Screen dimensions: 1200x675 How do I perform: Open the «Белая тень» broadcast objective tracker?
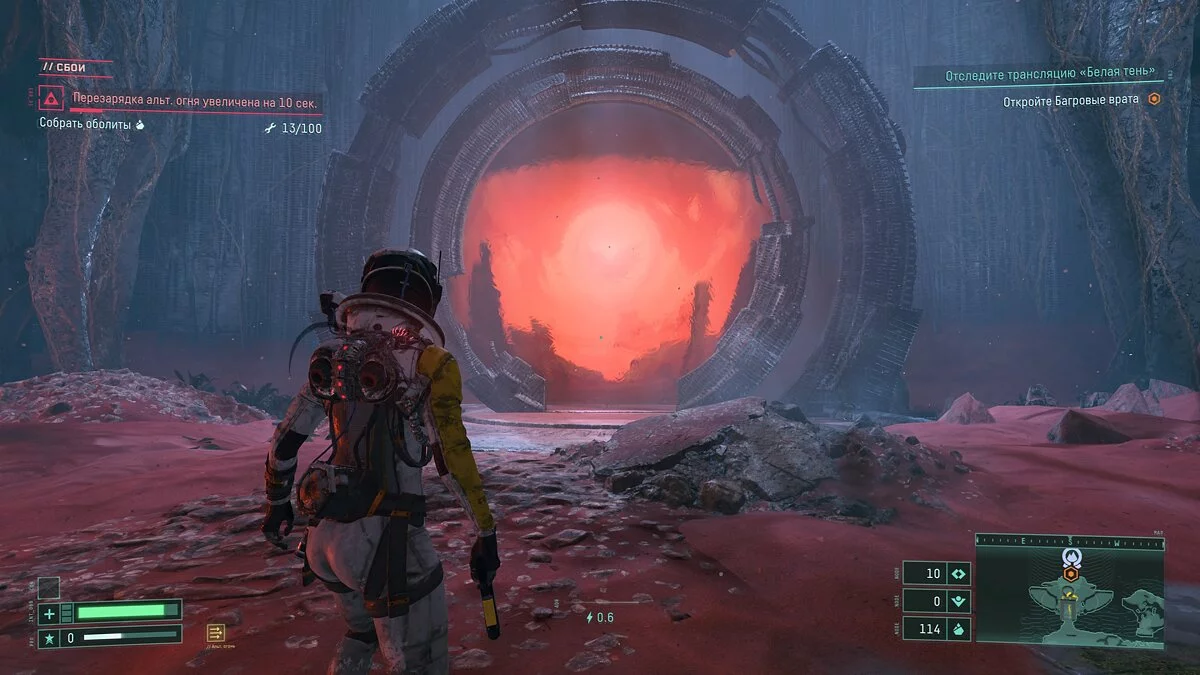point(1041,73)
